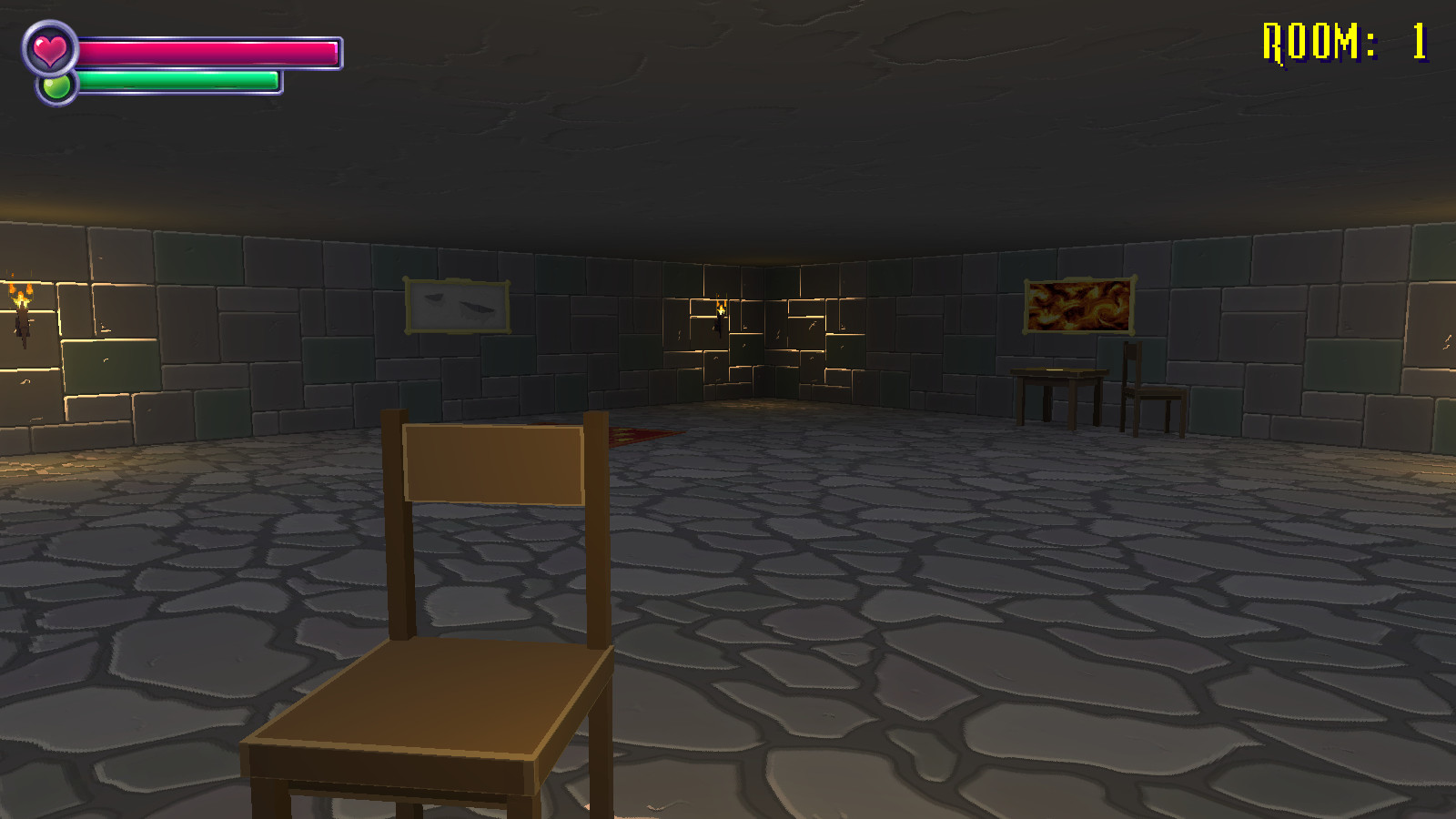Click the ROOM counter label

(1310, 38)
